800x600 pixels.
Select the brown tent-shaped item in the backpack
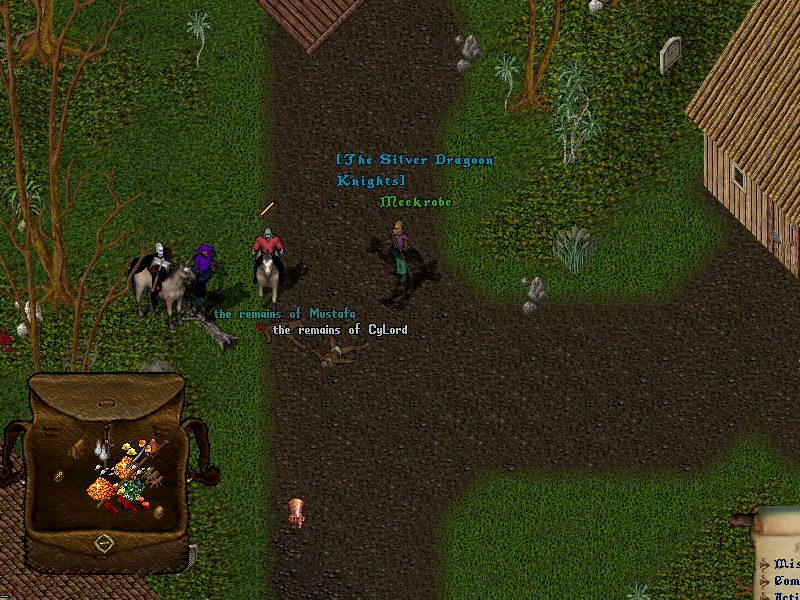coord(77,449)
